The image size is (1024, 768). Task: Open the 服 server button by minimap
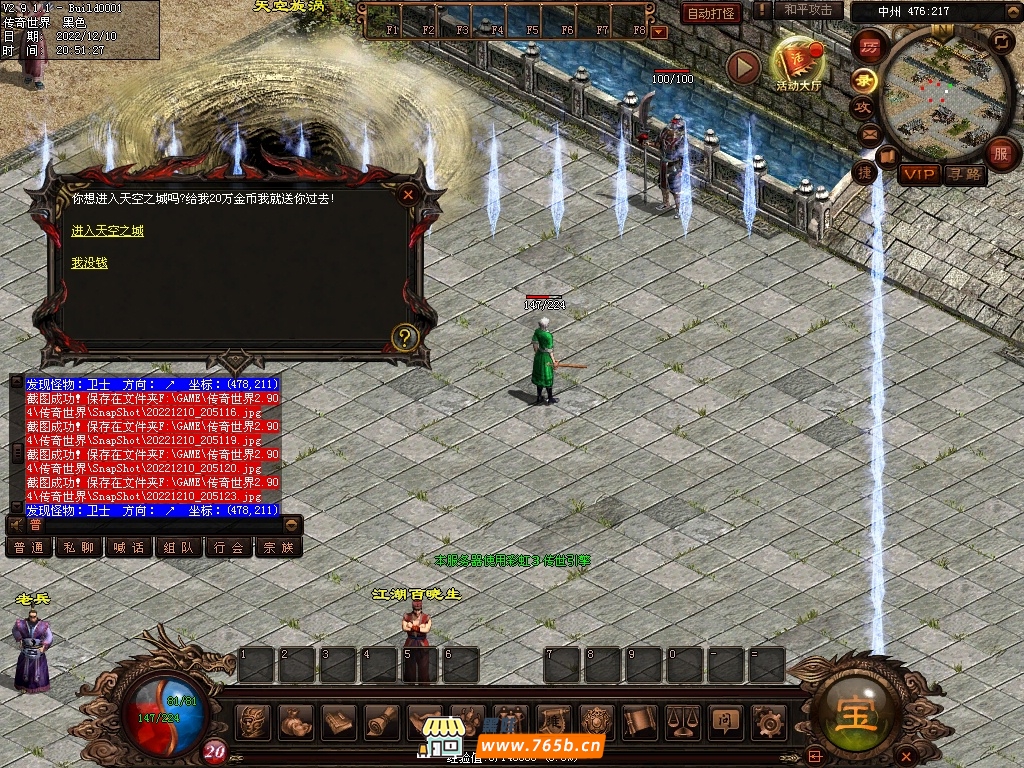[x=1000, y=154]
